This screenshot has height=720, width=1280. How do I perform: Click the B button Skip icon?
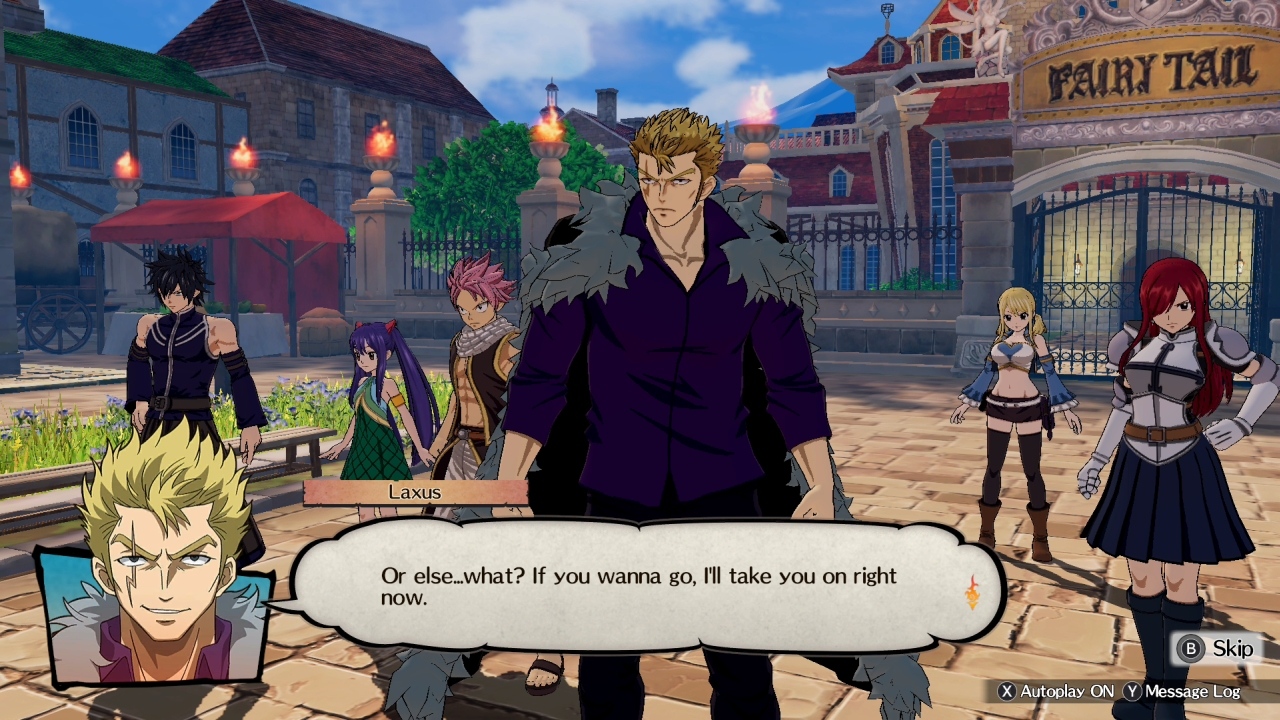1190,649
